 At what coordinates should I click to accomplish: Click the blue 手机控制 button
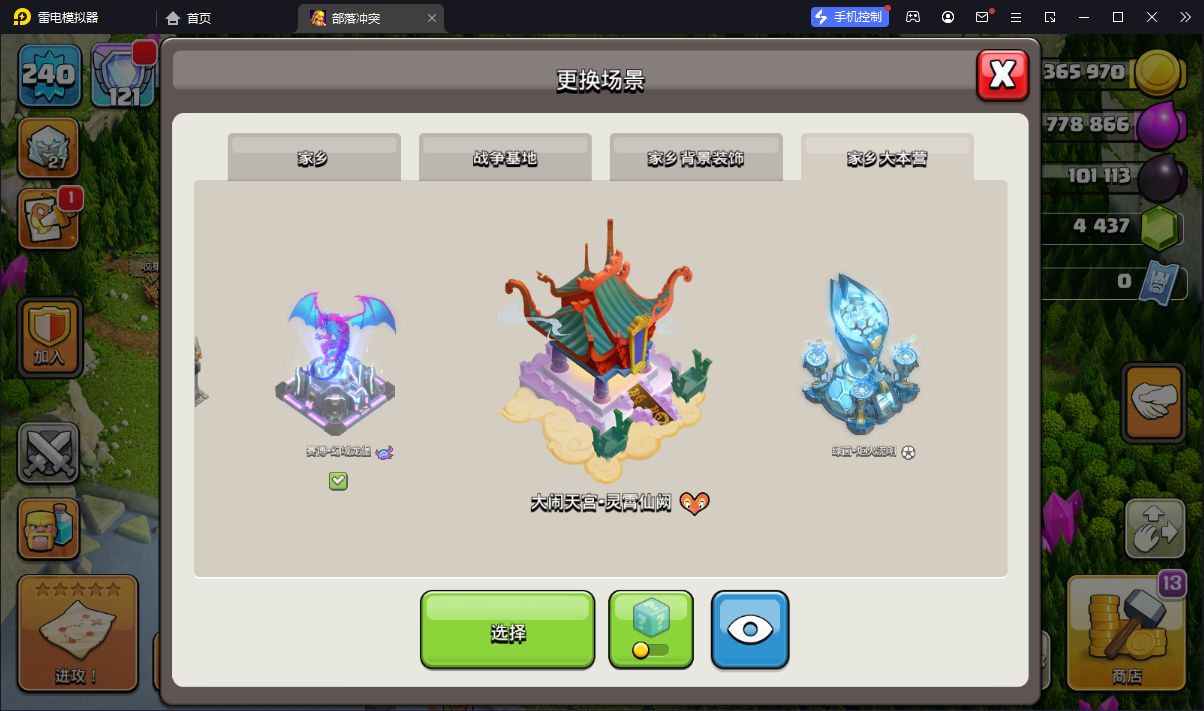click(849, 17)
